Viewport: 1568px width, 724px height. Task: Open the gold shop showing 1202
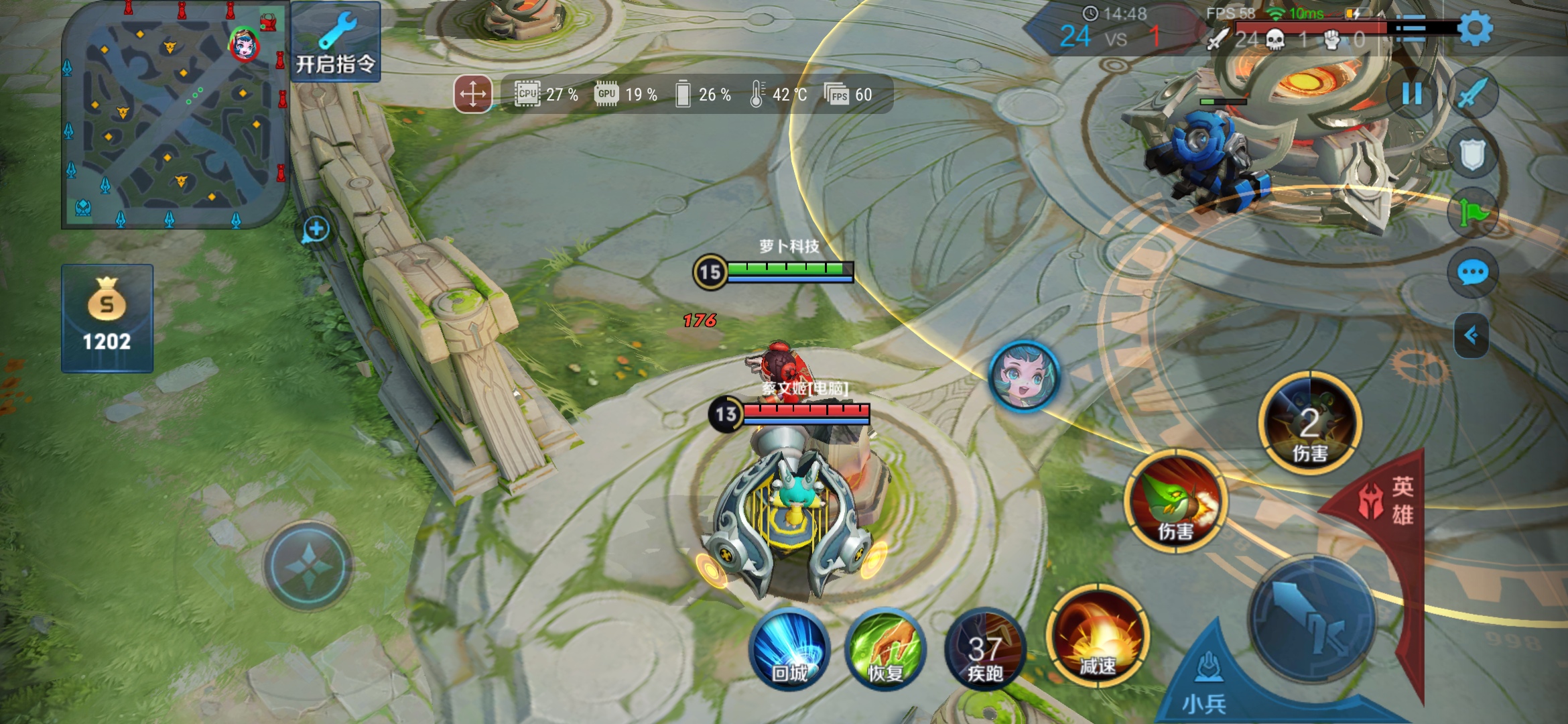tap(107, 318)
